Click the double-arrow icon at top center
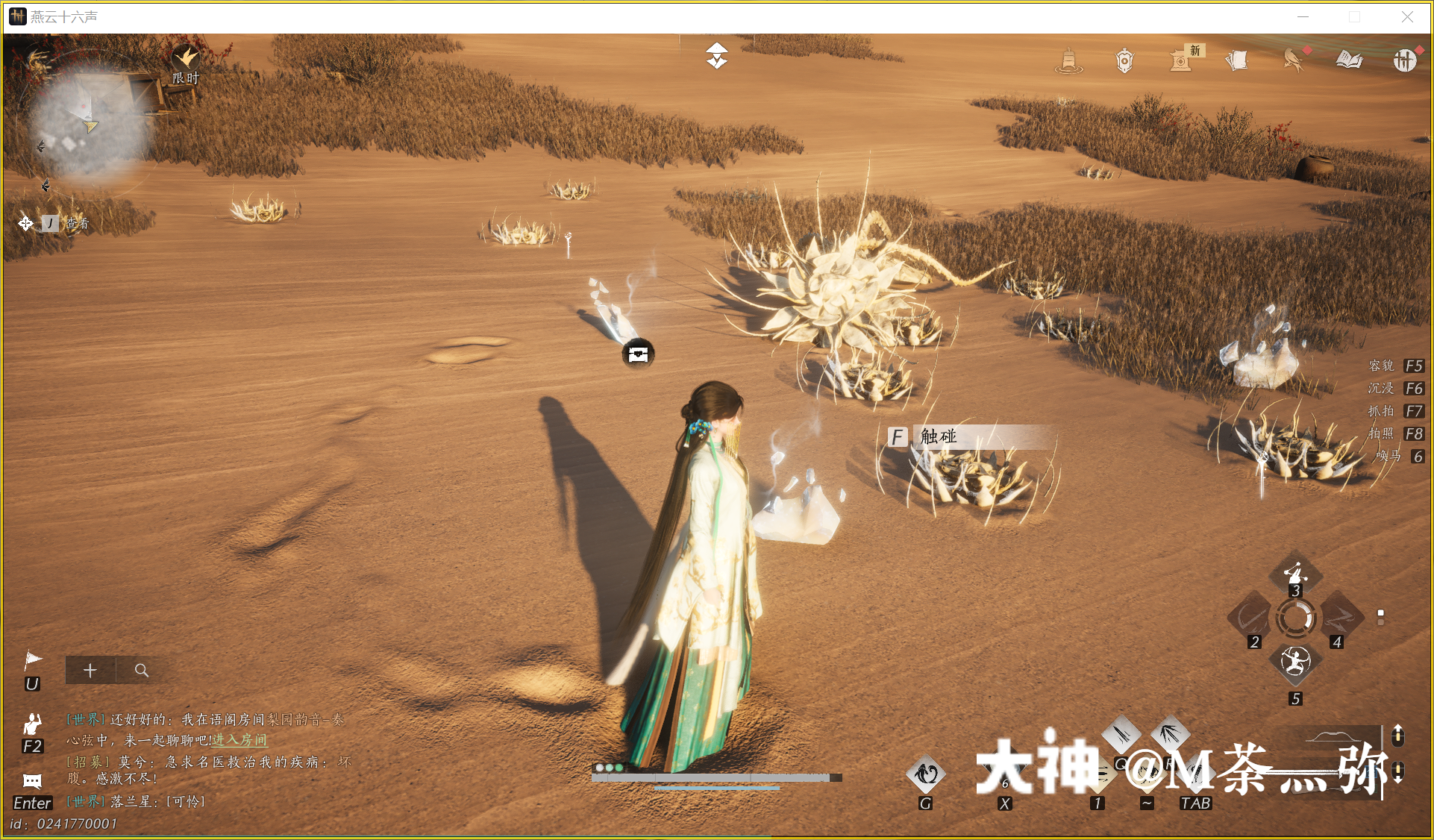Image resolution: width=1434 pixels, height=840 pixels. 716,56
